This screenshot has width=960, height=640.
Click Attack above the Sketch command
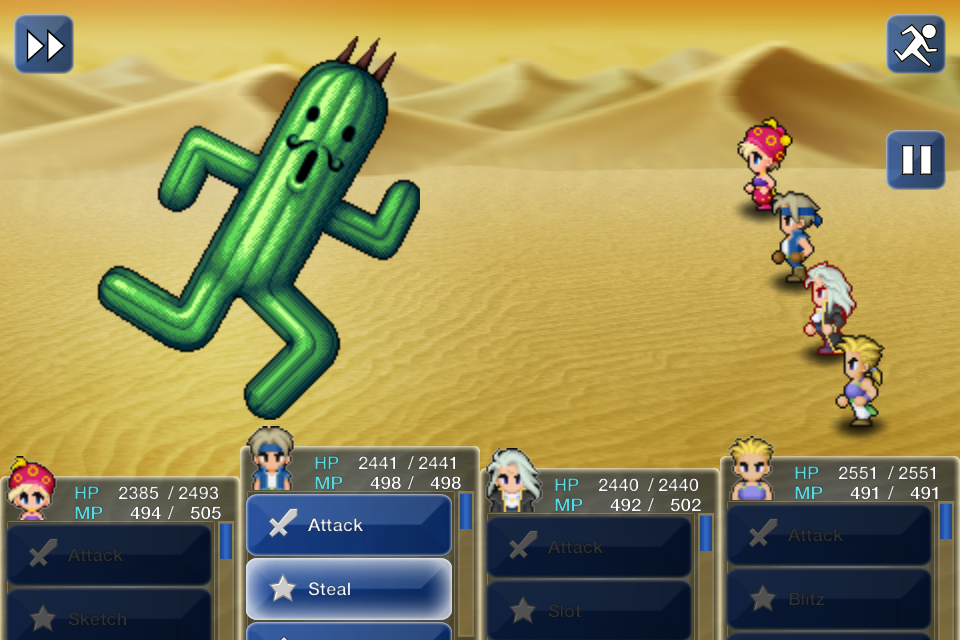109,555
